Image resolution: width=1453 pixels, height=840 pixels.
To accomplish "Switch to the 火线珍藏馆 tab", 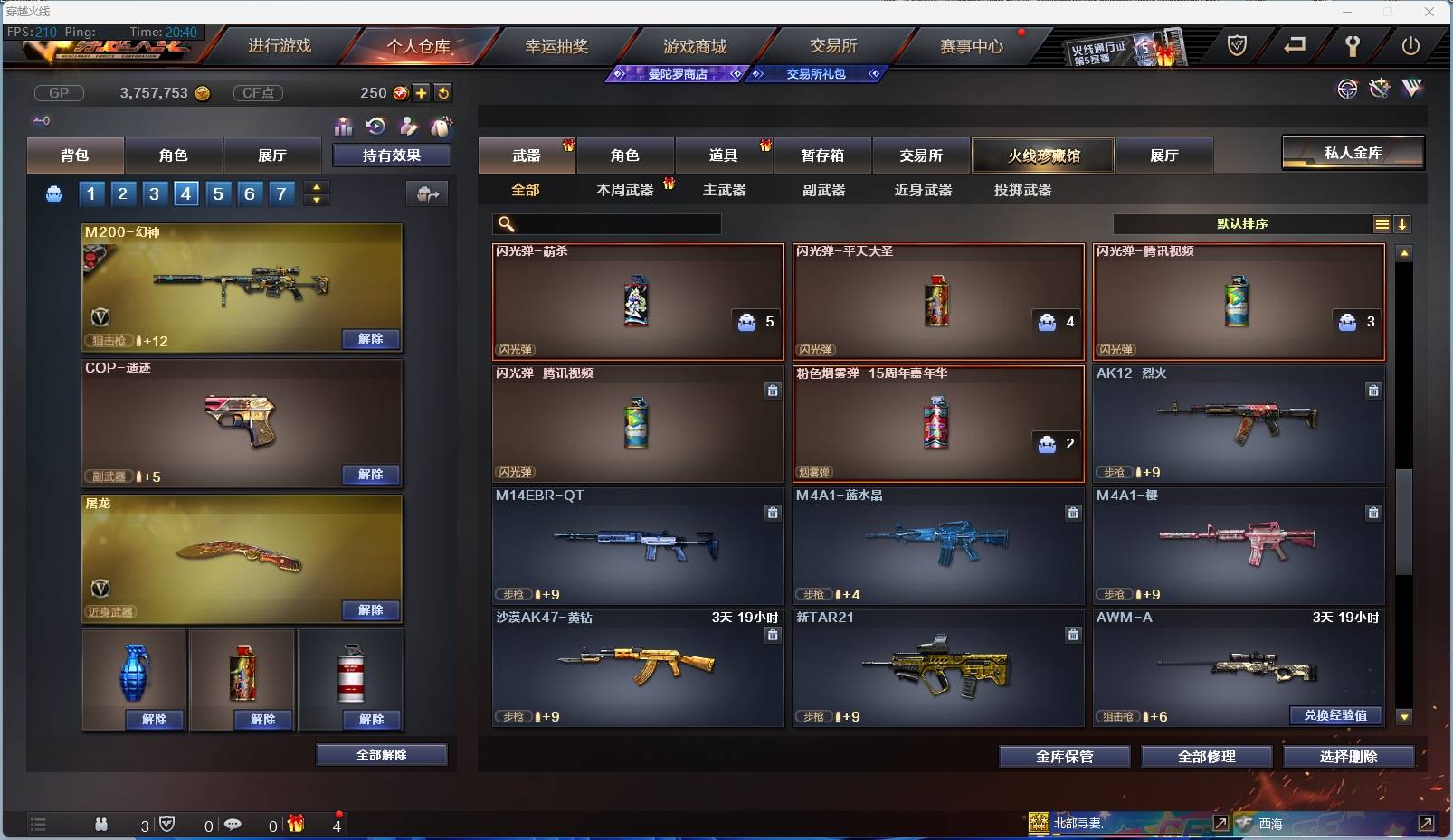I will click(1044, 155).
